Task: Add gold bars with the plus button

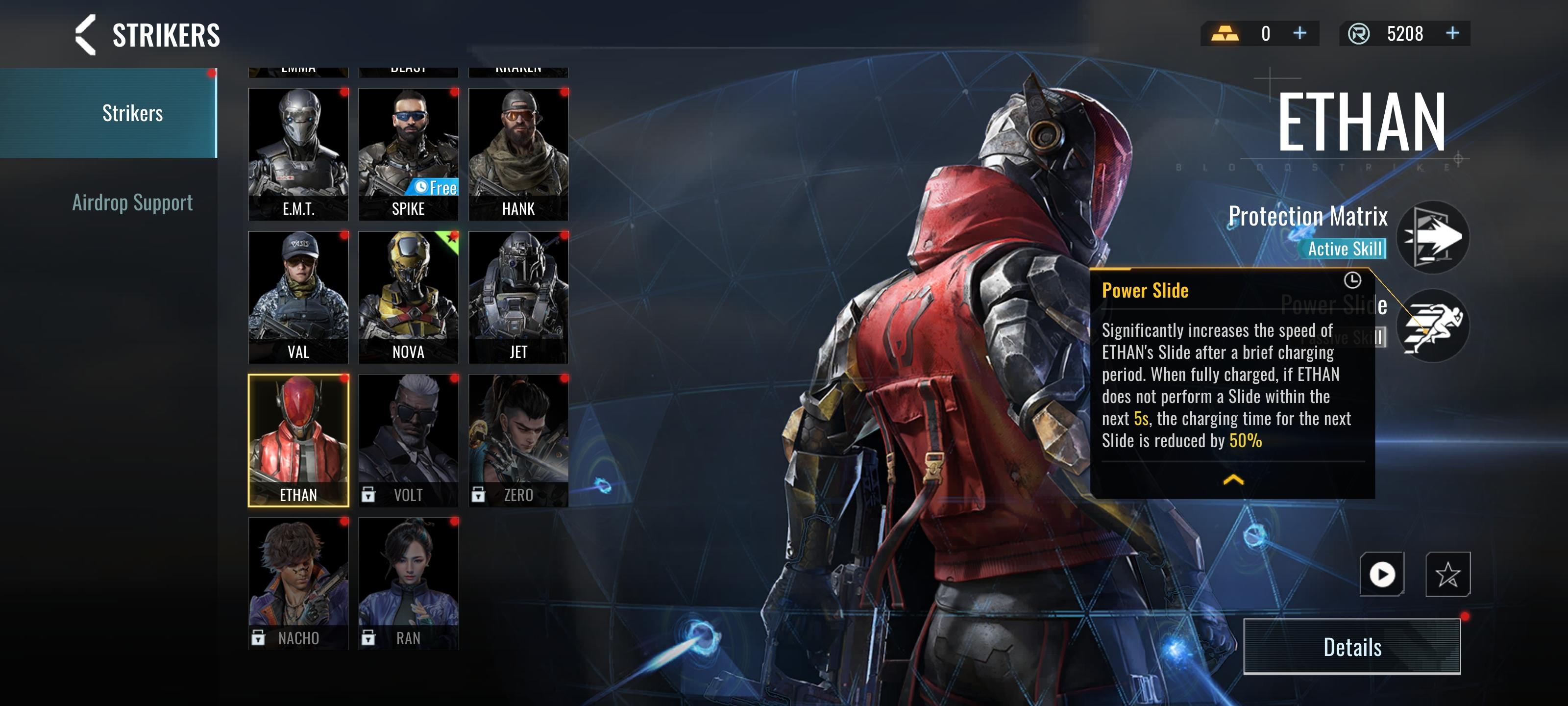Action: click(1299, 33)
